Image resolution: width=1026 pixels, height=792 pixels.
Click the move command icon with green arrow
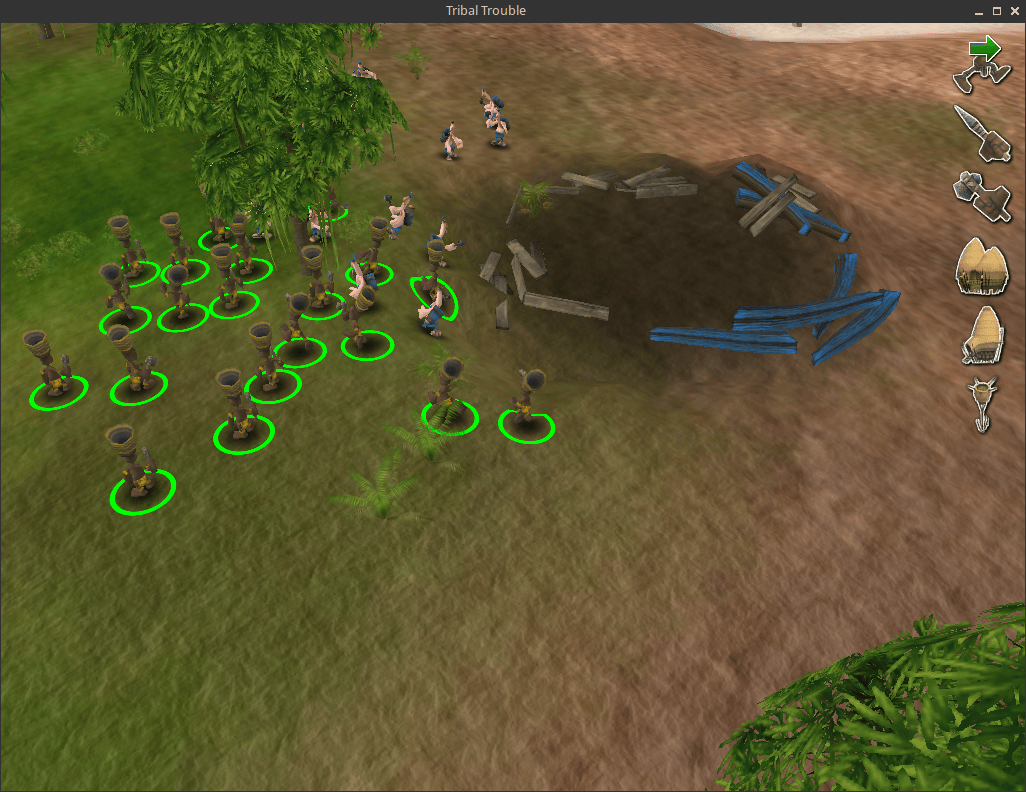983,60
